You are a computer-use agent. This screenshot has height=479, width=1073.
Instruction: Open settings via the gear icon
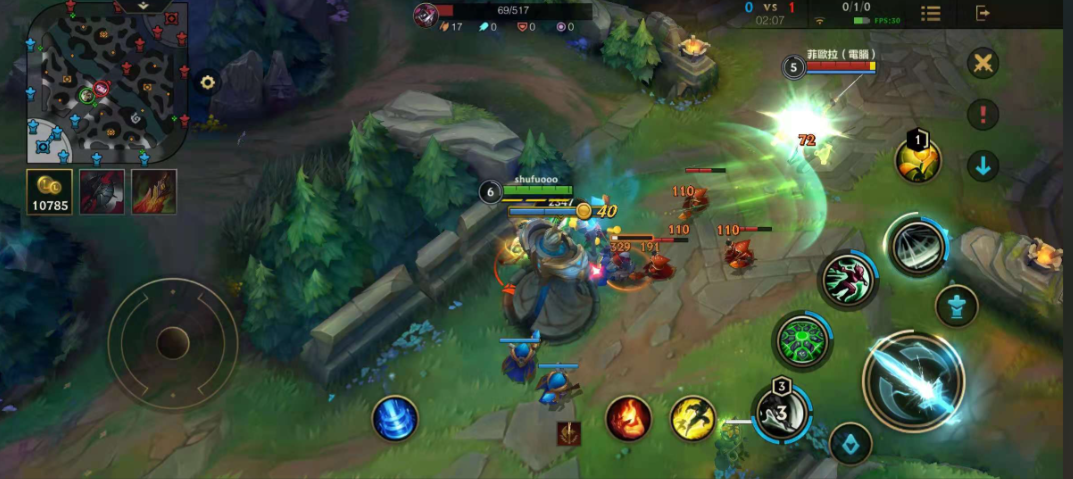[208, 83]
